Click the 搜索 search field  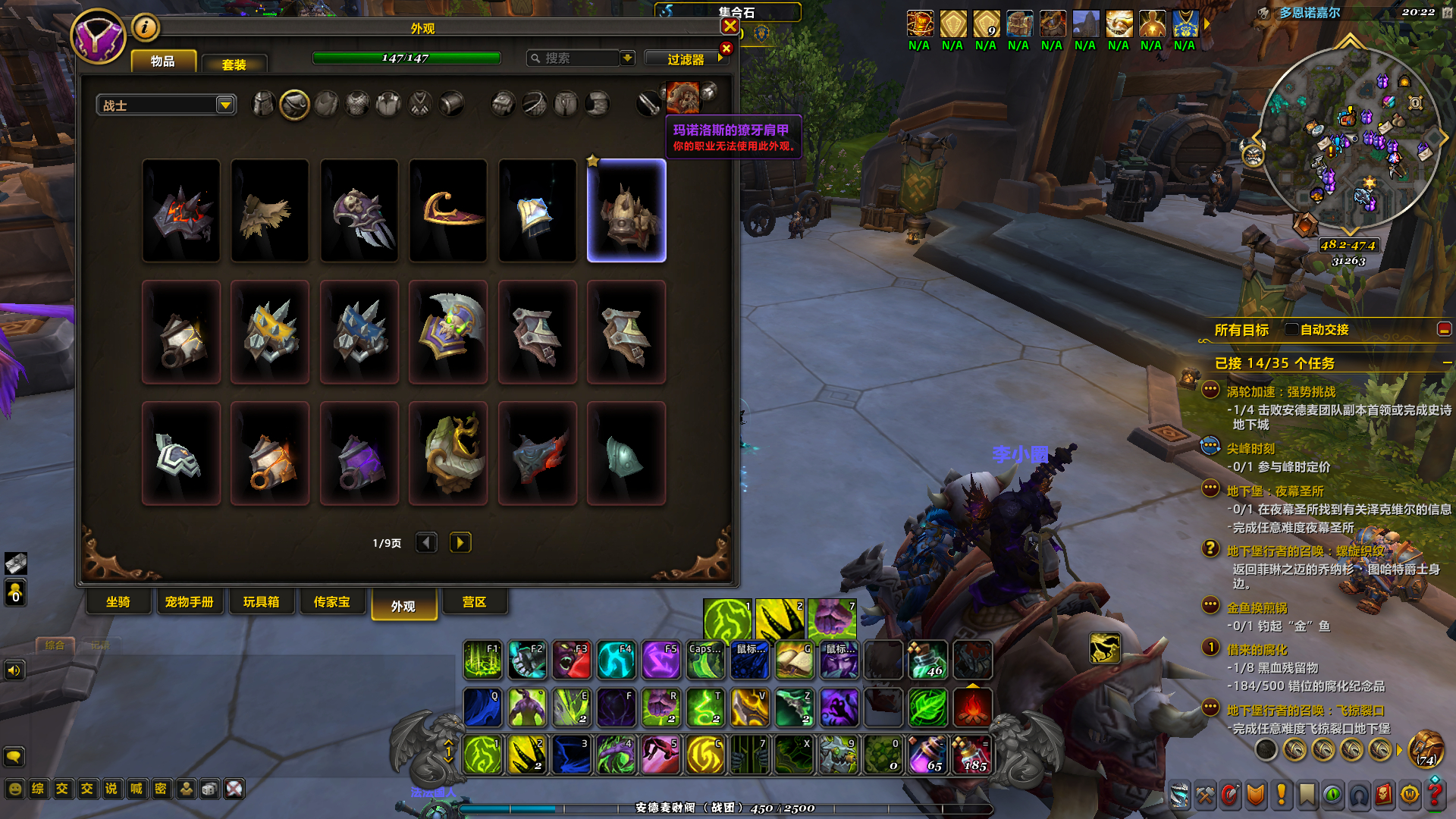(x=575, y=58)
